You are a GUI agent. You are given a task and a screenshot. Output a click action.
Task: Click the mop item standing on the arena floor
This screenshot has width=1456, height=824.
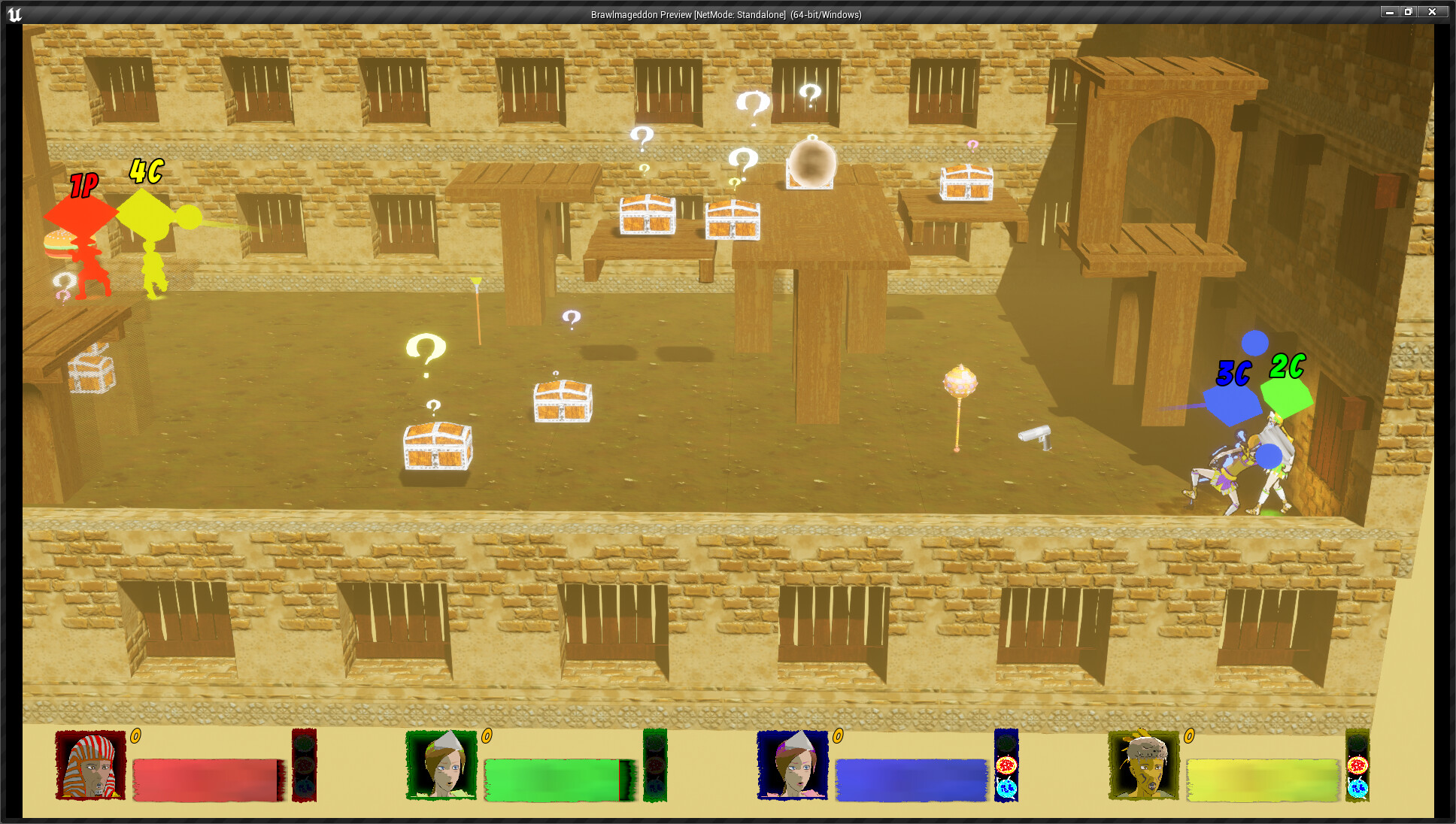(x=479, y=308)
